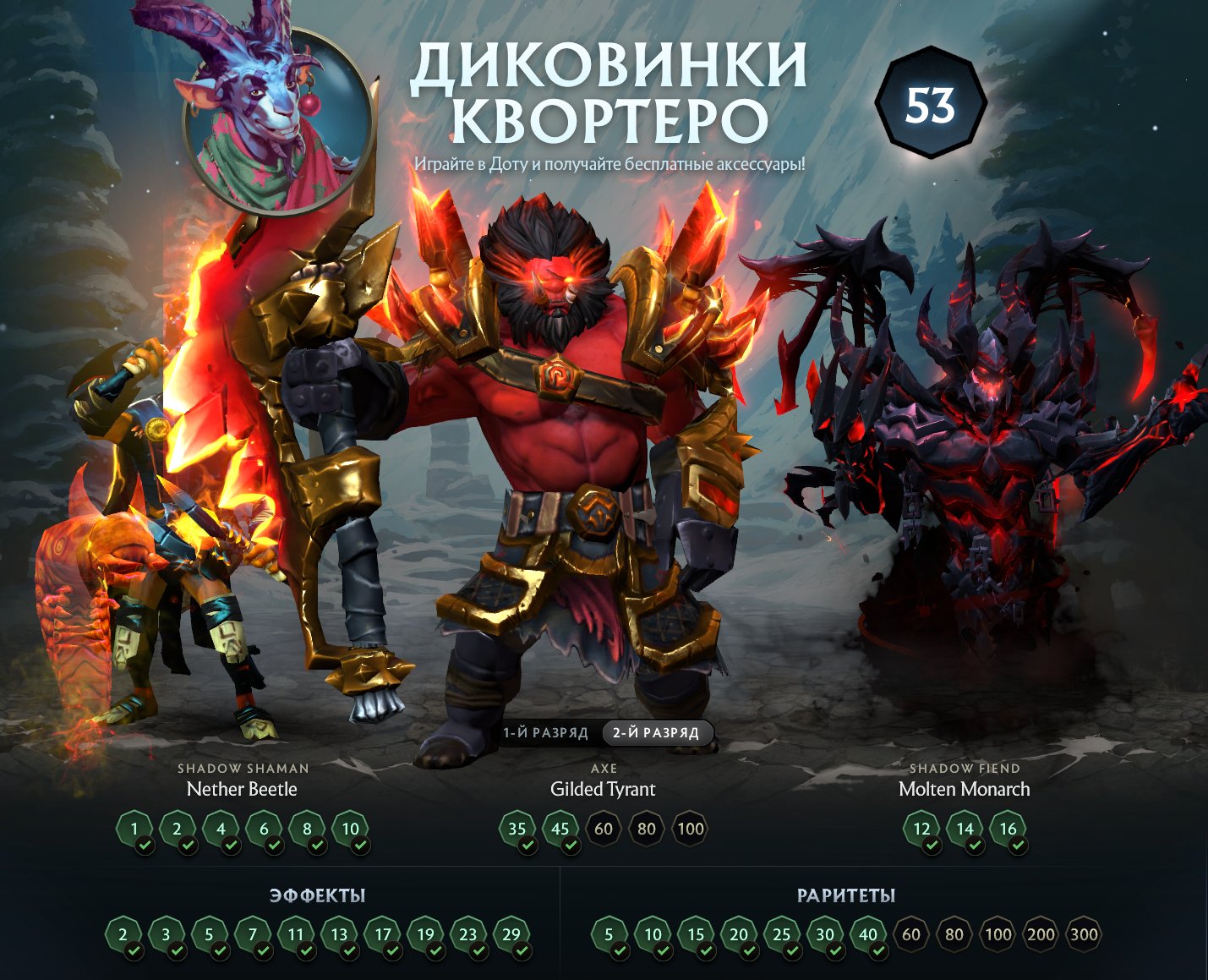Click the checkmark below the level 35 Axe reward
The width and height of the screenshot is (1208, 980).
coord(528,846)
